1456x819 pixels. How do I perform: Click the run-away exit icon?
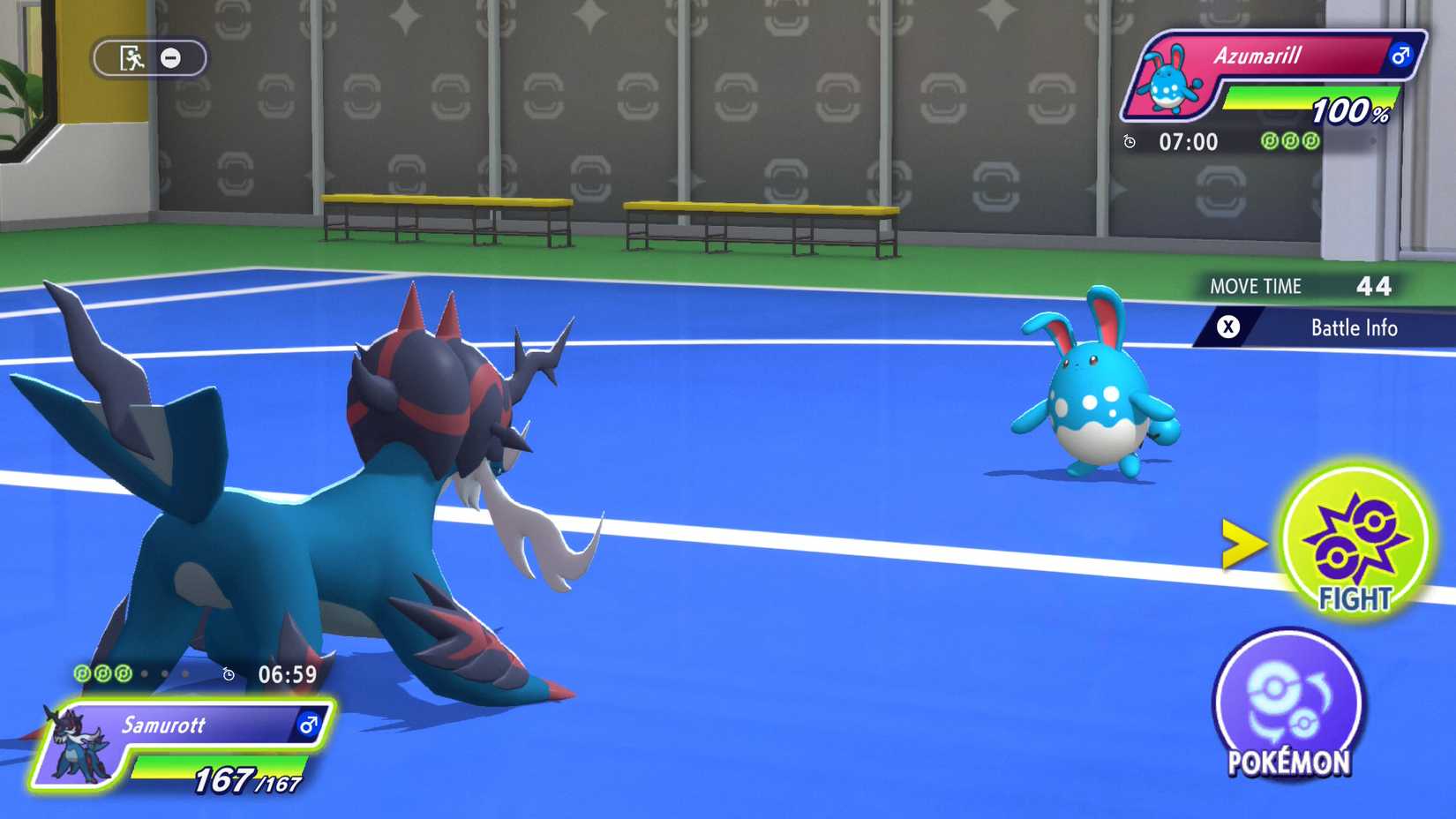(x=130, y=56)
